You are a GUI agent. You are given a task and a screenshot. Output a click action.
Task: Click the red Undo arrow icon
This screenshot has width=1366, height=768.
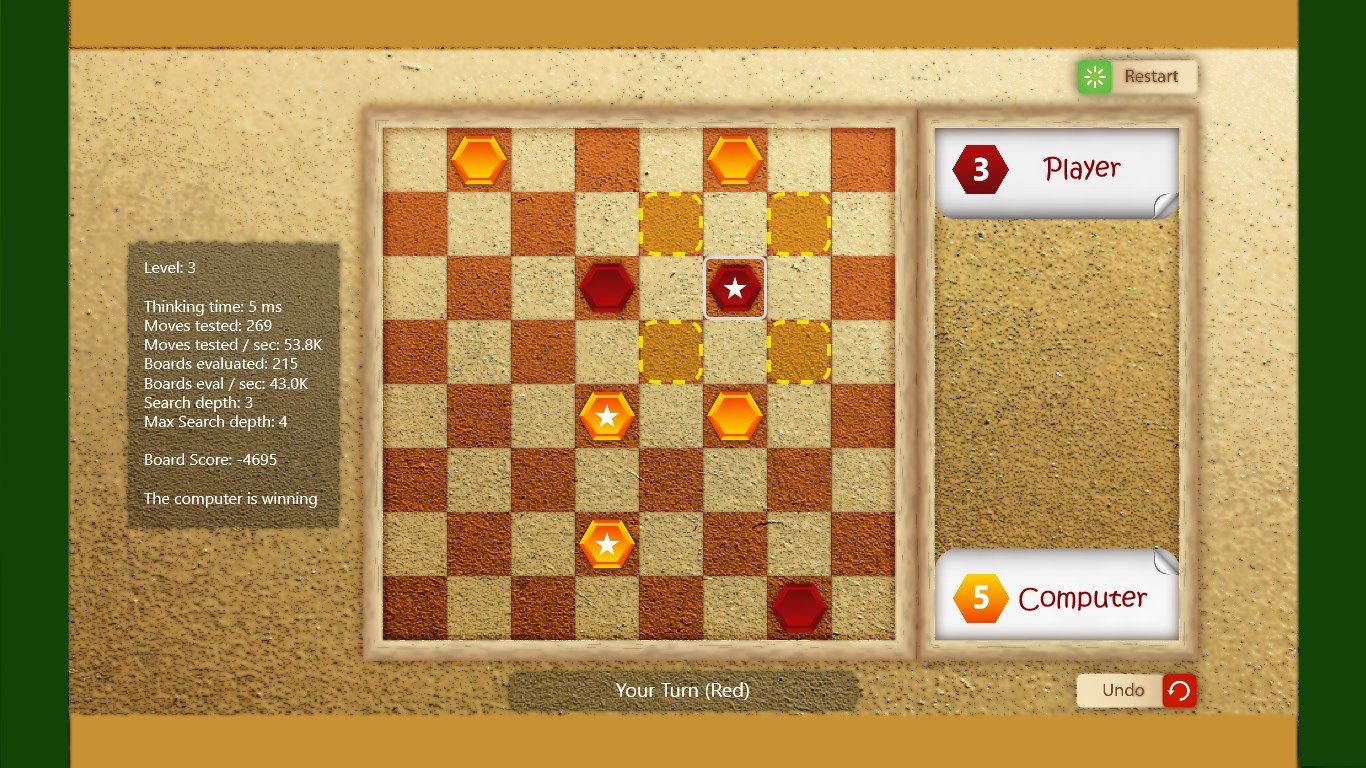(x=1179, y=690)
